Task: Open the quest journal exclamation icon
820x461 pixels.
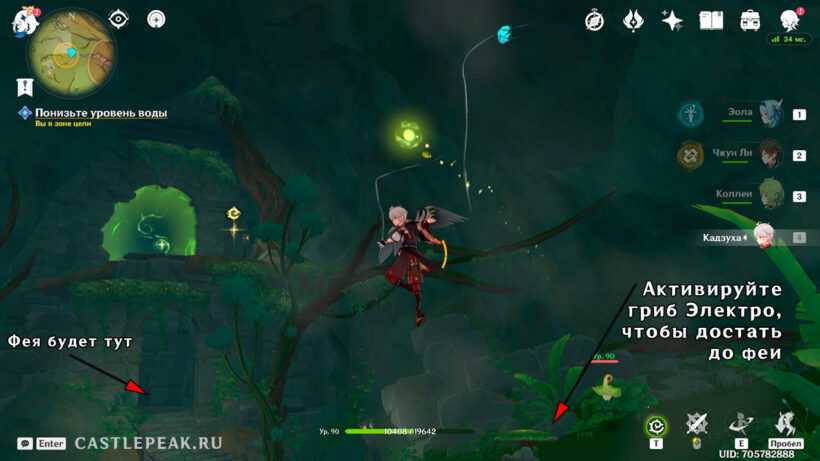Action: pyautogui.click(x=25, y=88)
